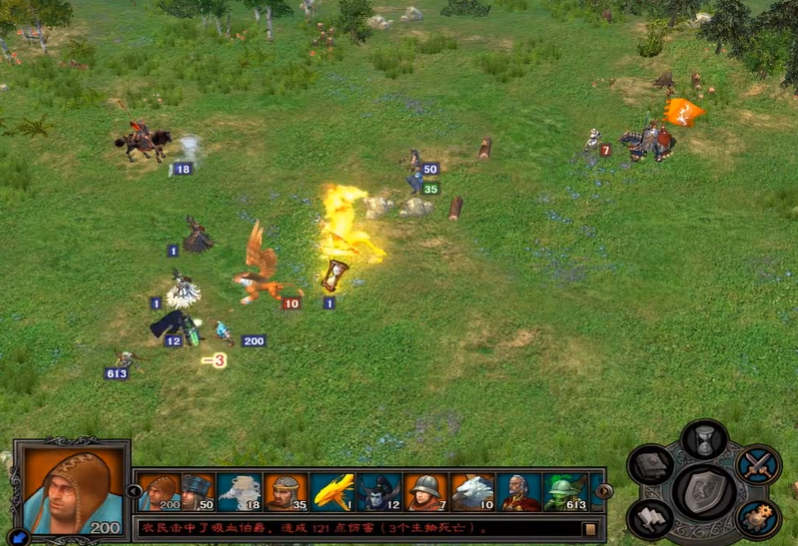The image size is (798, 546).
Task: Click the white flag surrender button
Action: pyautogui.click(x=650, y=518)
